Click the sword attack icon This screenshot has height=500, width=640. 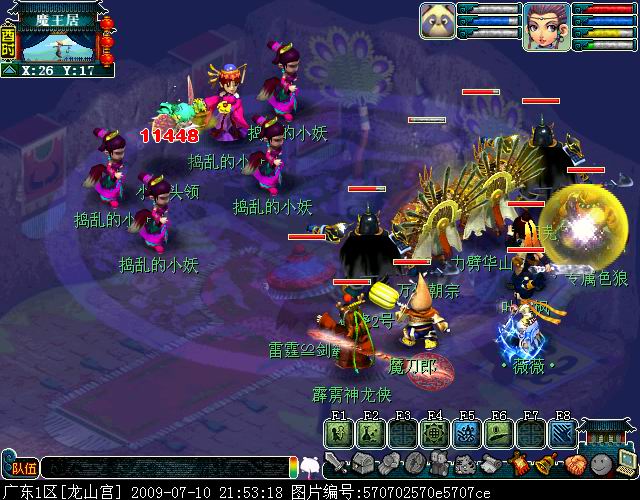tap(336, 464)
